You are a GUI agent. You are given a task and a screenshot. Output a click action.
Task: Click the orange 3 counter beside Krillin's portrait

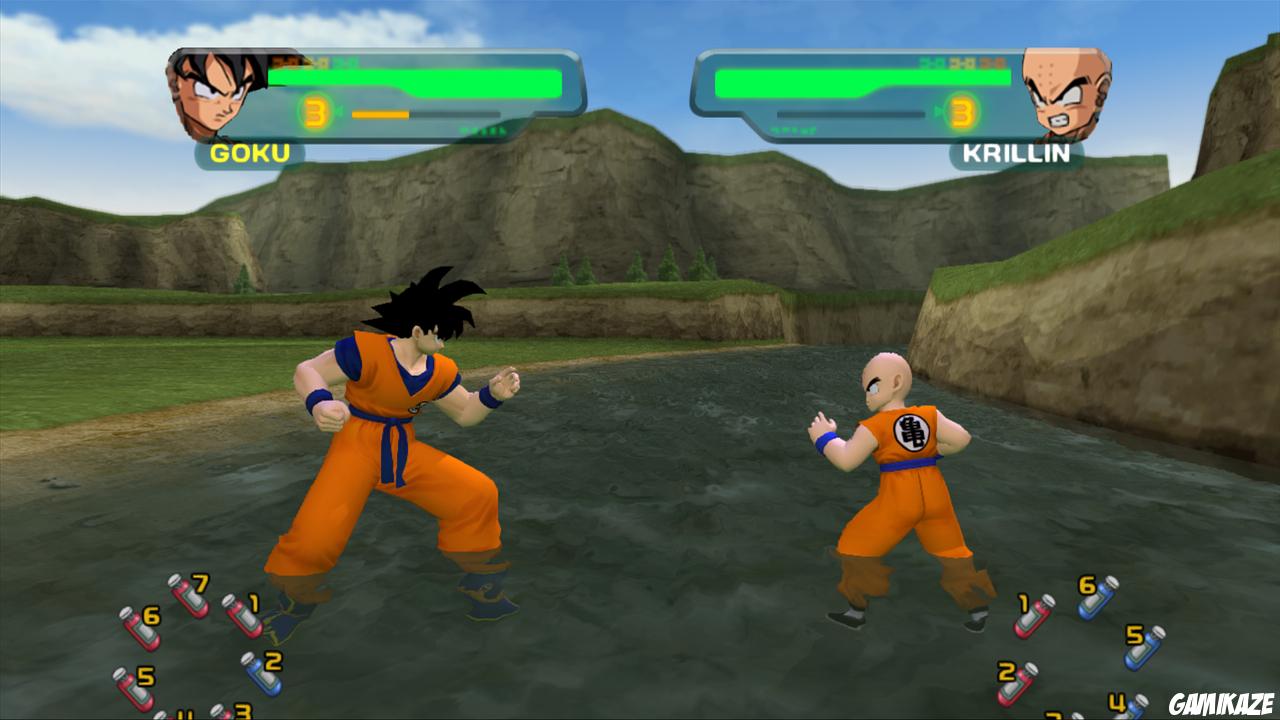coord(964,110)
